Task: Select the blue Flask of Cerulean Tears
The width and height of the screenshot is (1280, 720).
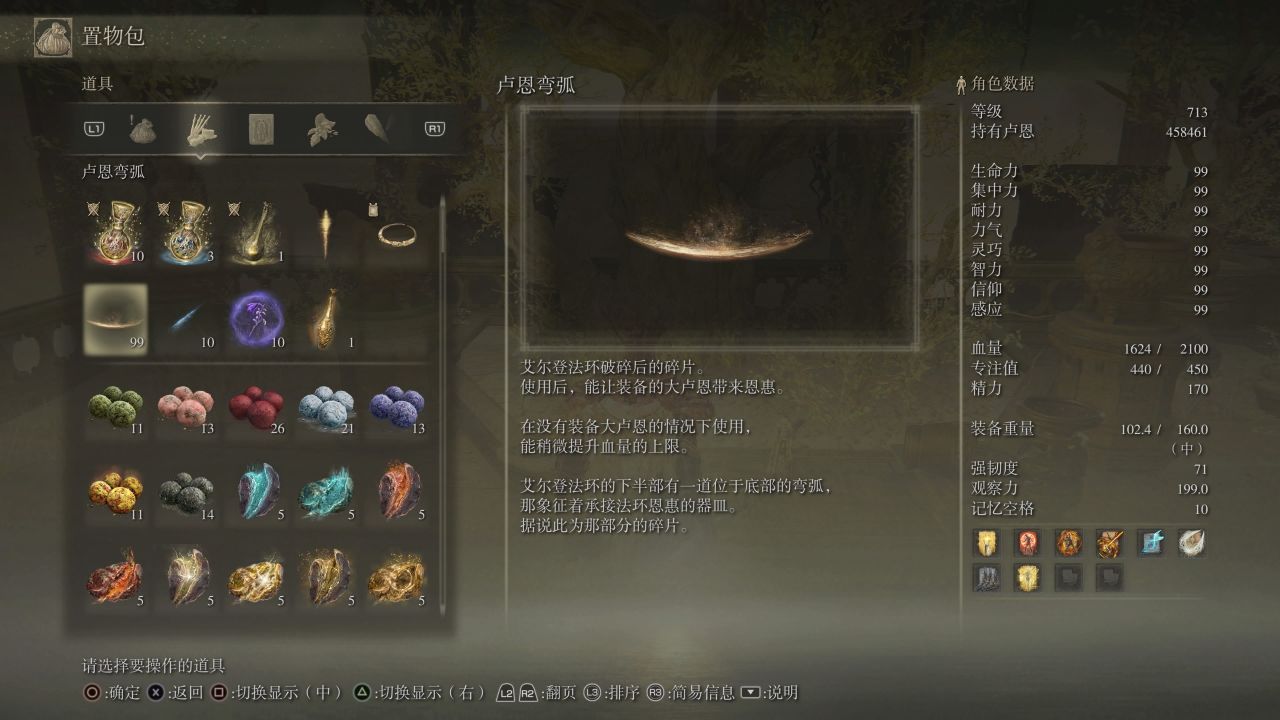Action: 185,232
